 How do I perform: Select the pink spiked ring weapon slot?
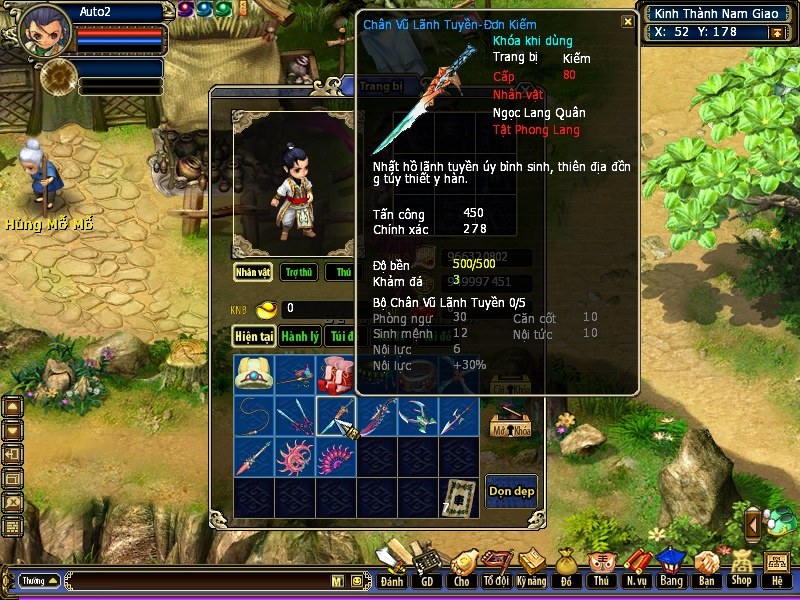[295, 457]
